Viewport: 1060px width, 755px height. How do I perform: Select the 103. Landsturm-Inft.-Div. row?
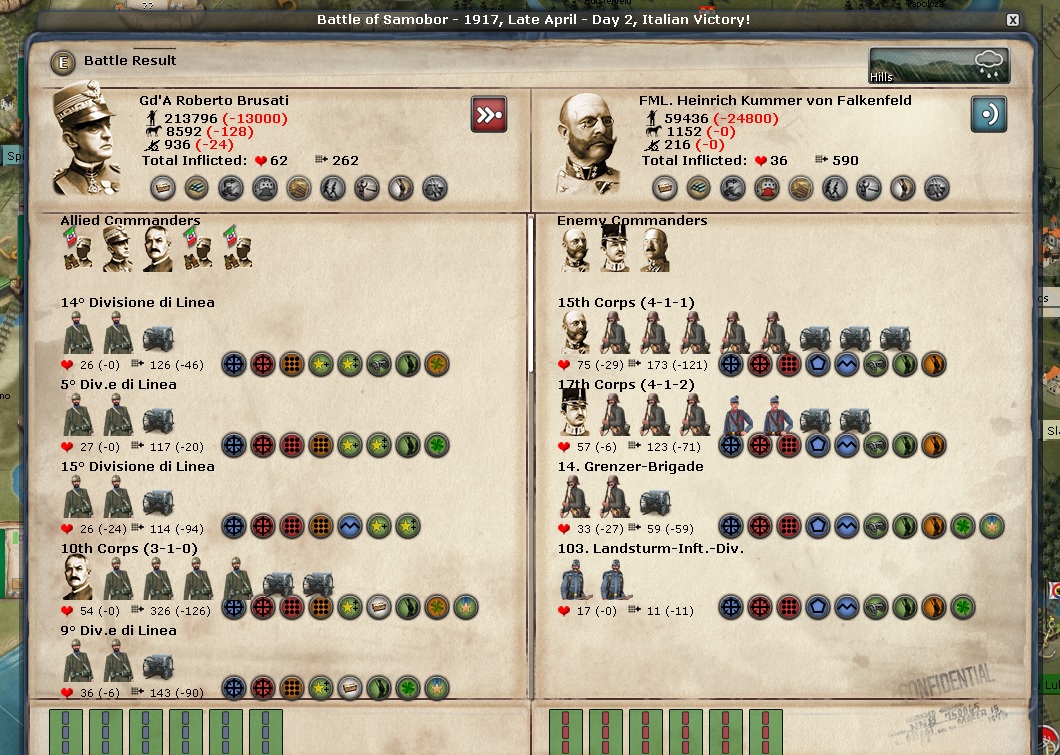650,549
